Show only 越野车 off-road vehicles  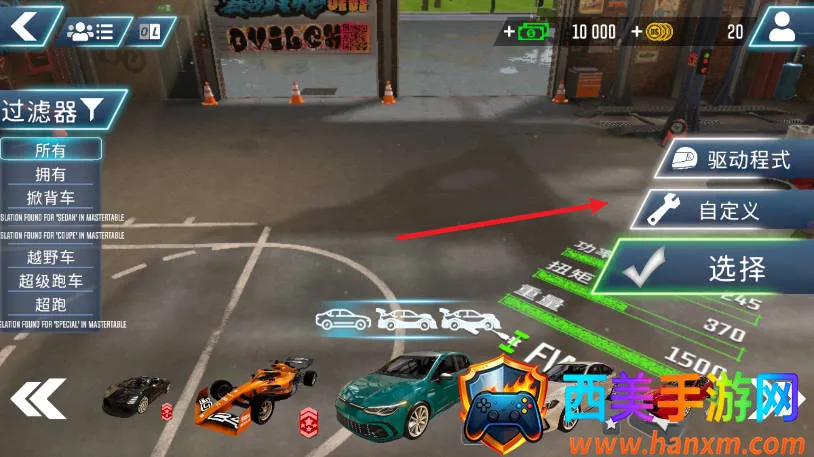click(x=50, y=257)
